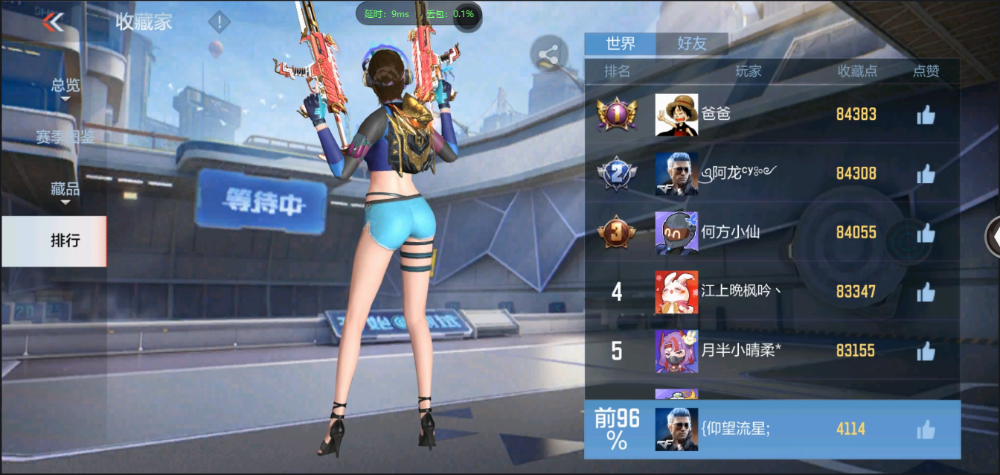Switch to the 世界 world leaderboard tab

coord(620,43)
